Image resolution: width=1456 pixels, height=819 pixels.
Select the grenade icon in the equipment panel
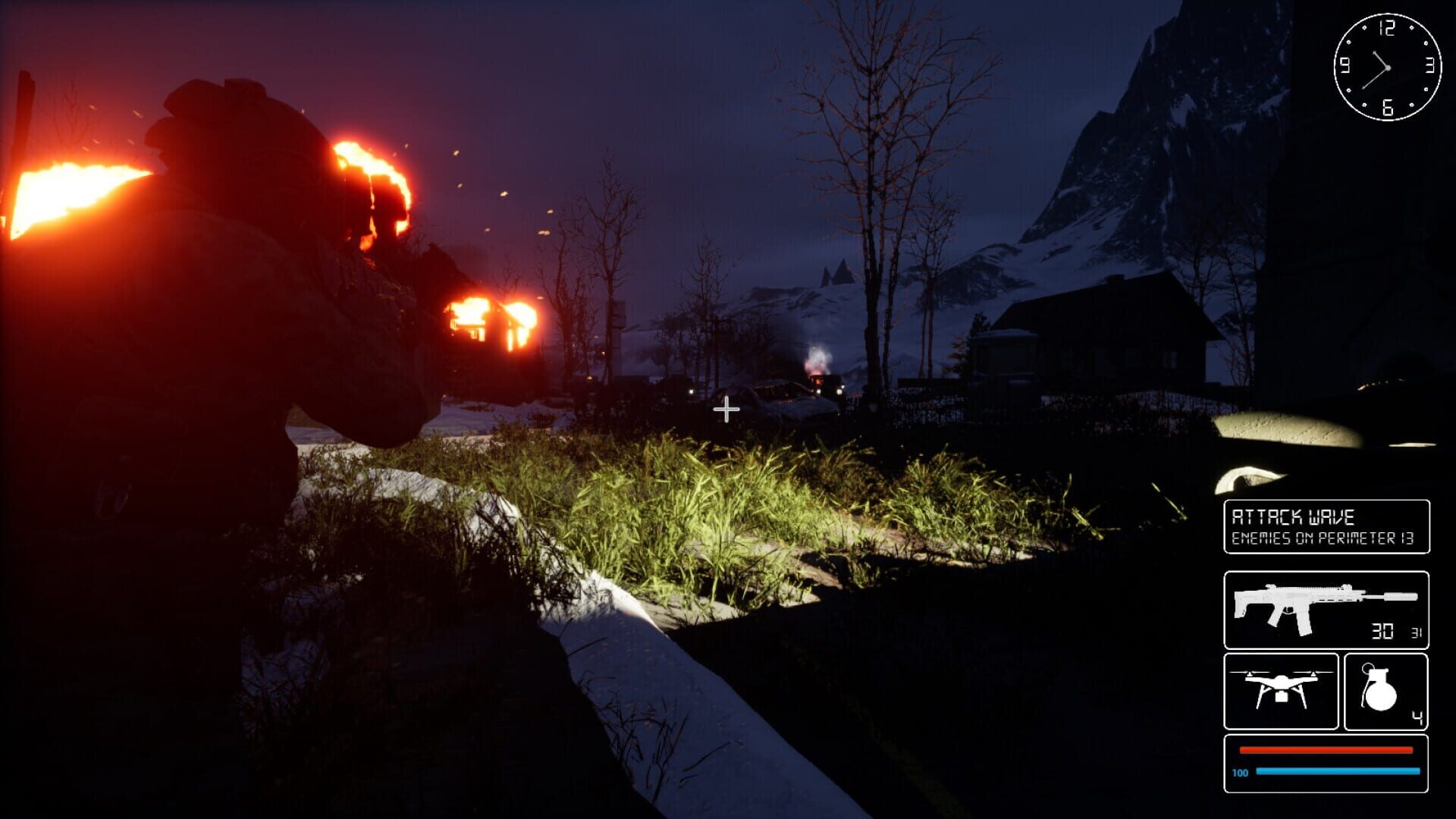[1380, 686]
